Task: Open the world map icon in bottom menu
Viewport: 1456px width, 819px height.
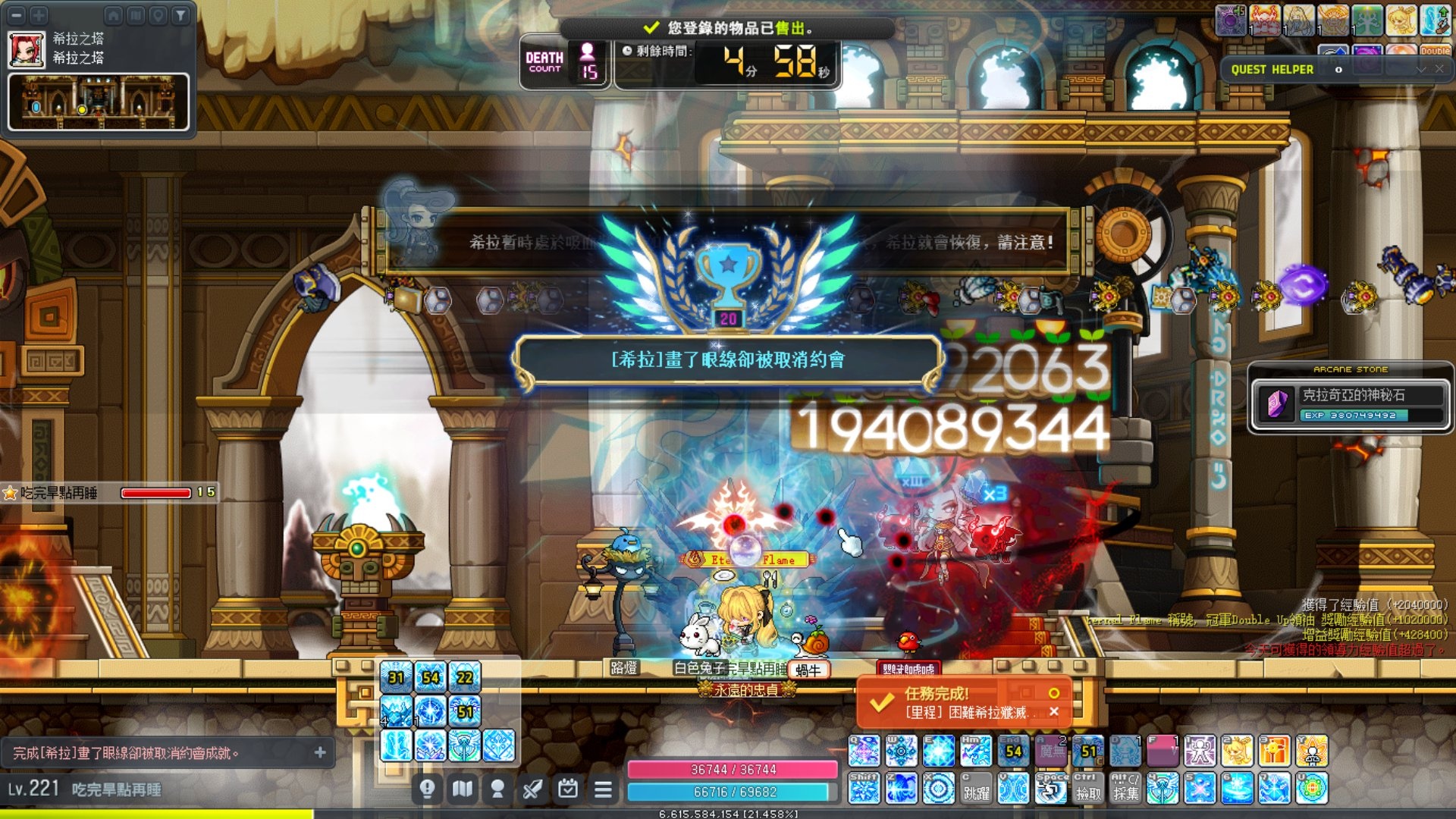Action: (463, 789)
